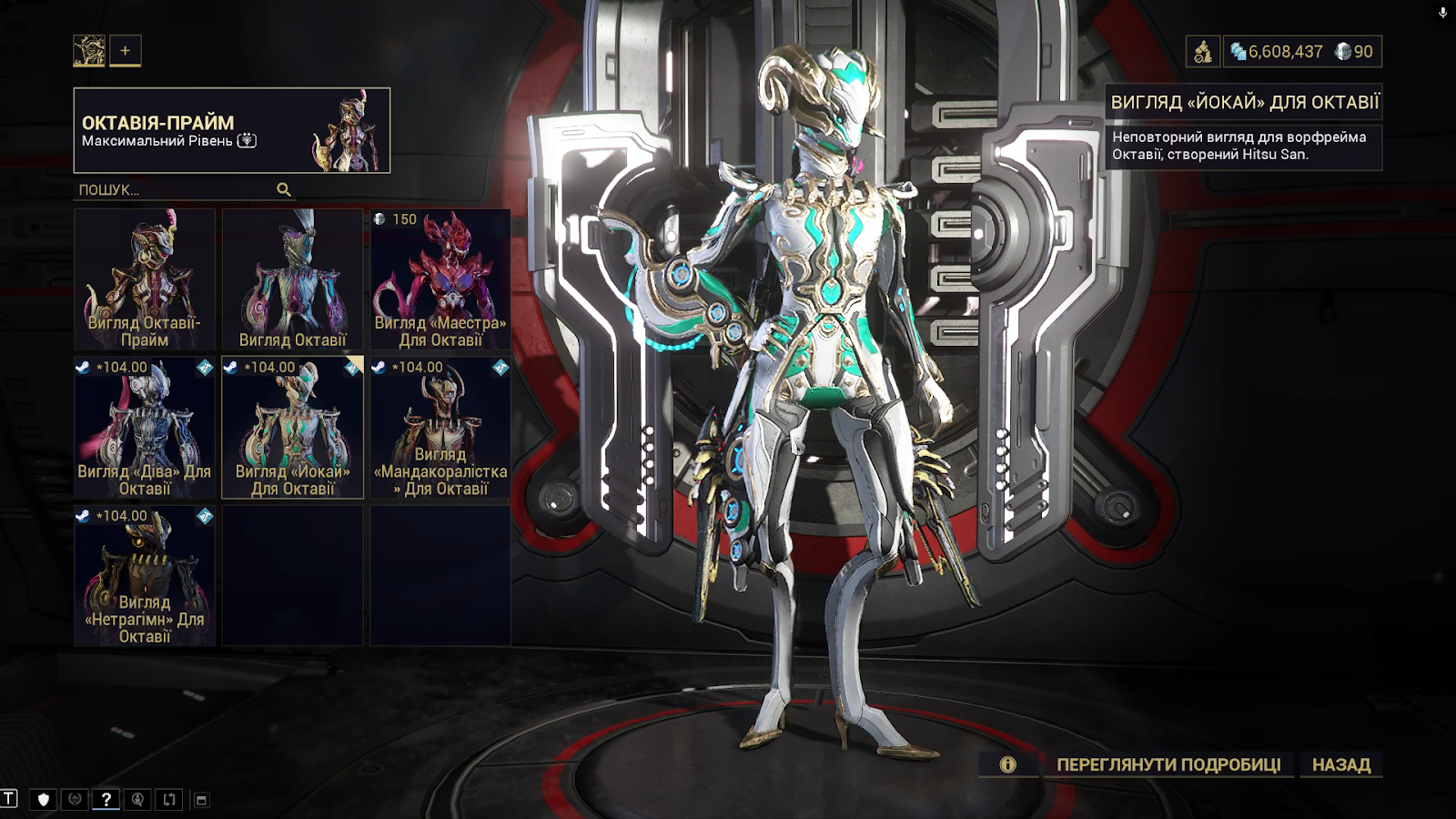Click the shield icon in bottom toolbar

(43, 800)
